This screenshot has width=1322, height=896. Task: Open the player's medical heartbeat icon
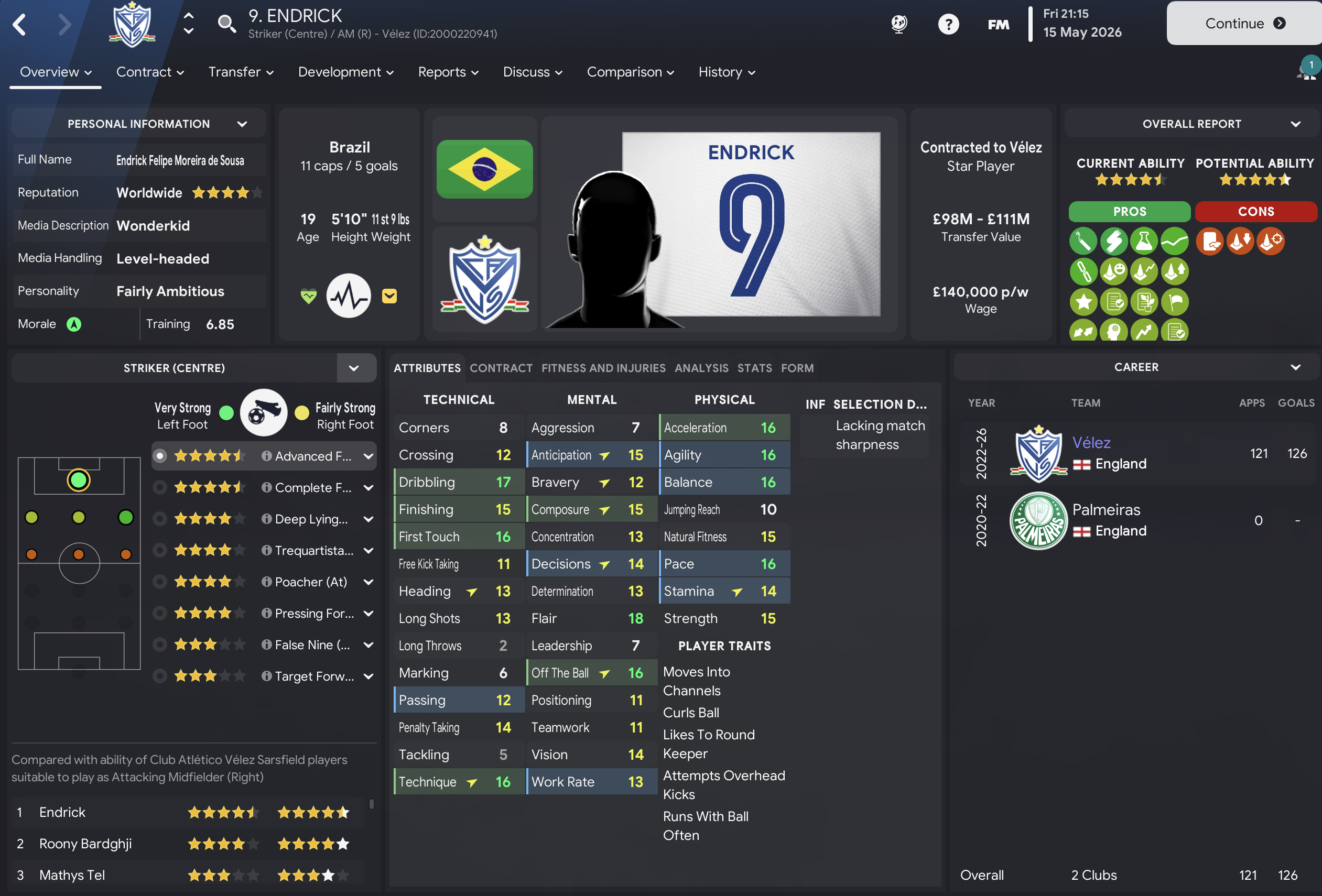point(349,295)
